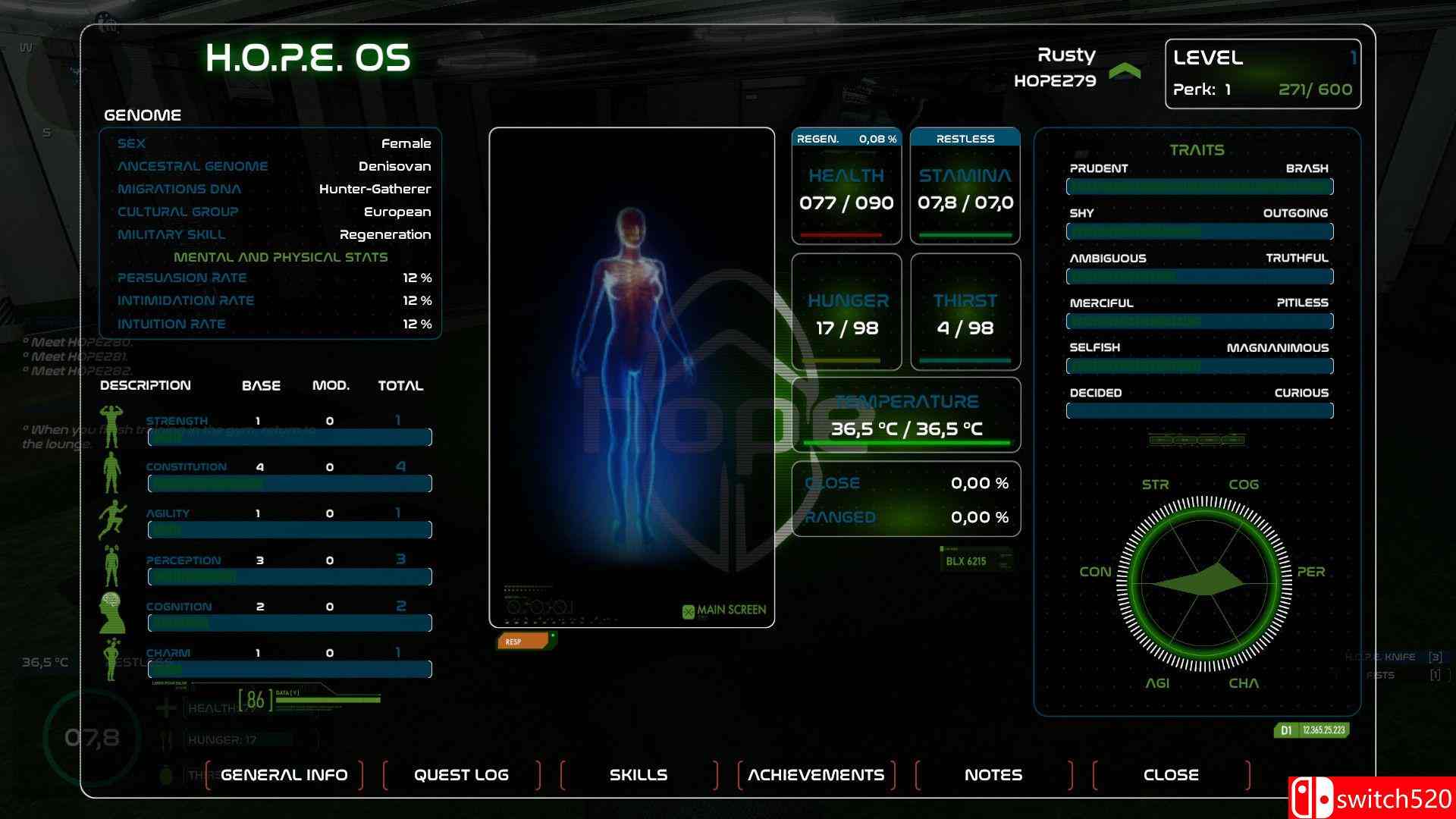1456x819 pixels.
Task: Open the Achievements tab
Action: click(x=815, y=774)
